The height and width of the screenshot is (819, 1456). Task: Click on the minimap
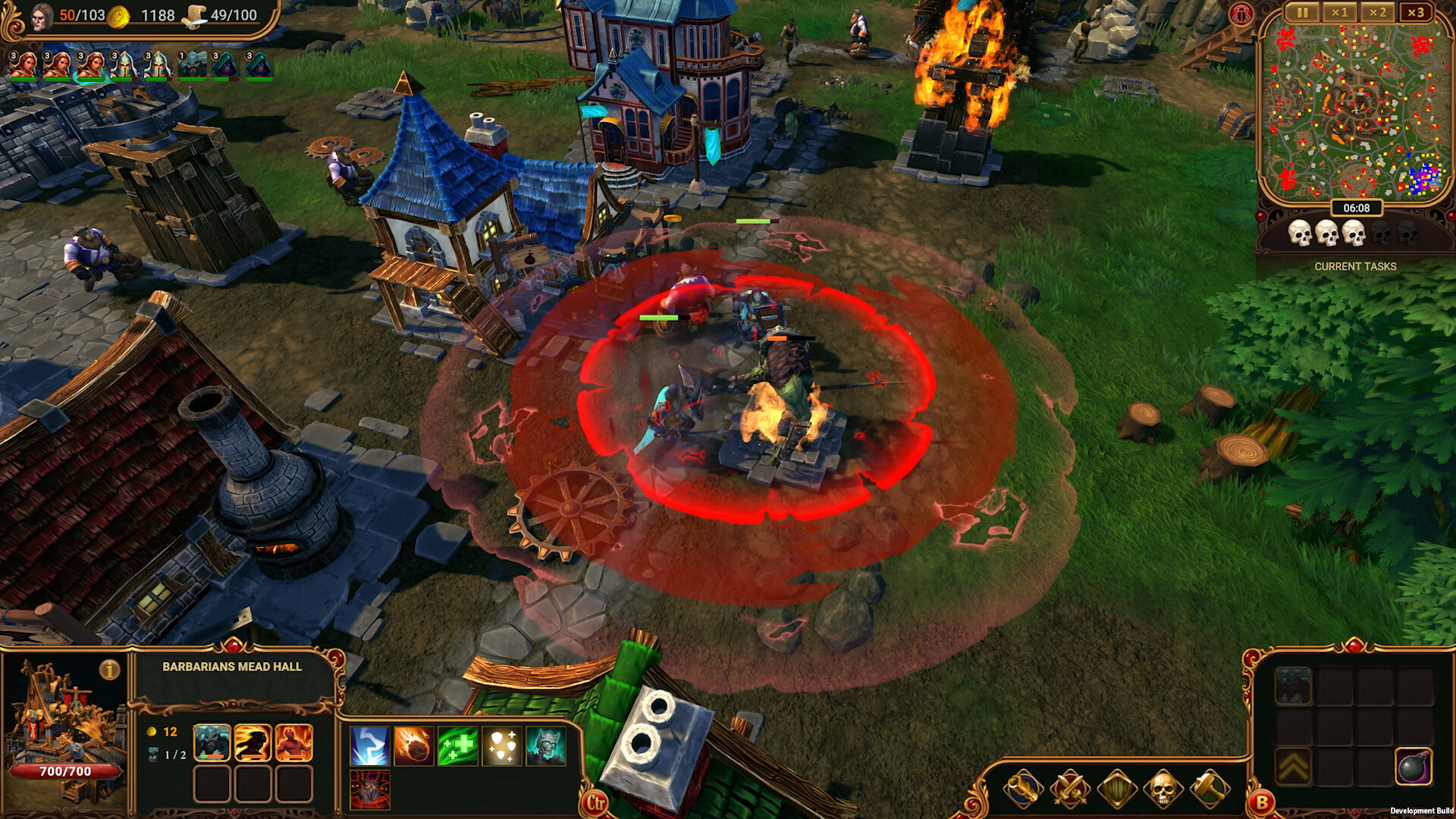(x=1355, y=111)
